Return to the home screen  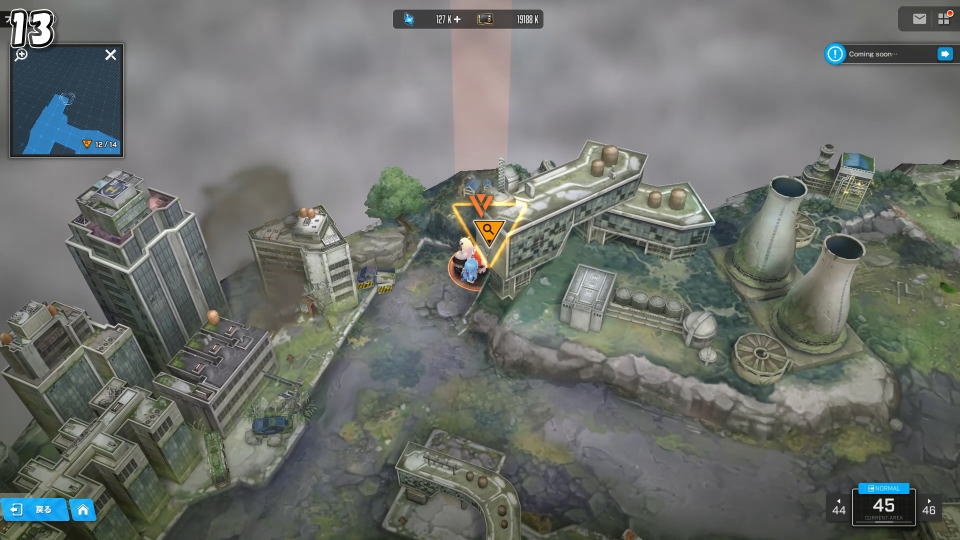click(83, 510)
